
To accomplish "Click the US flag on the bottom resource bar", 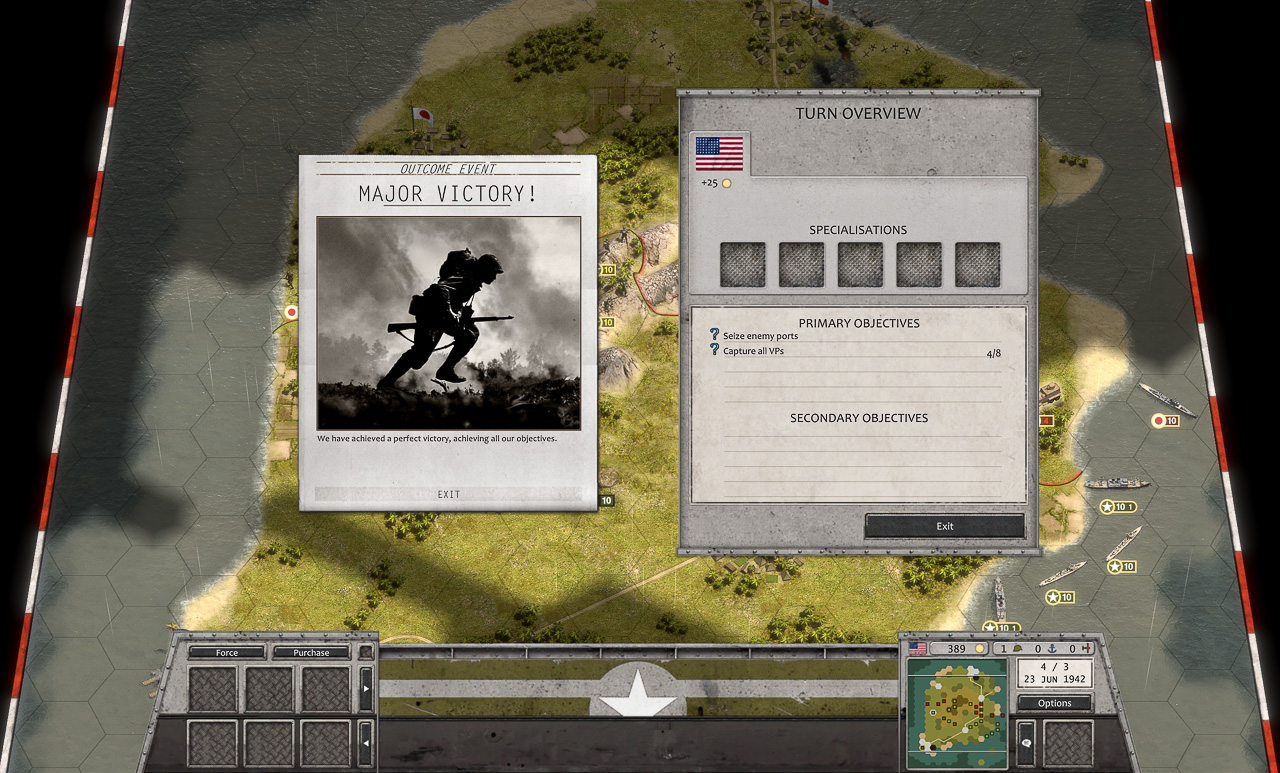I will coord(918,648).
